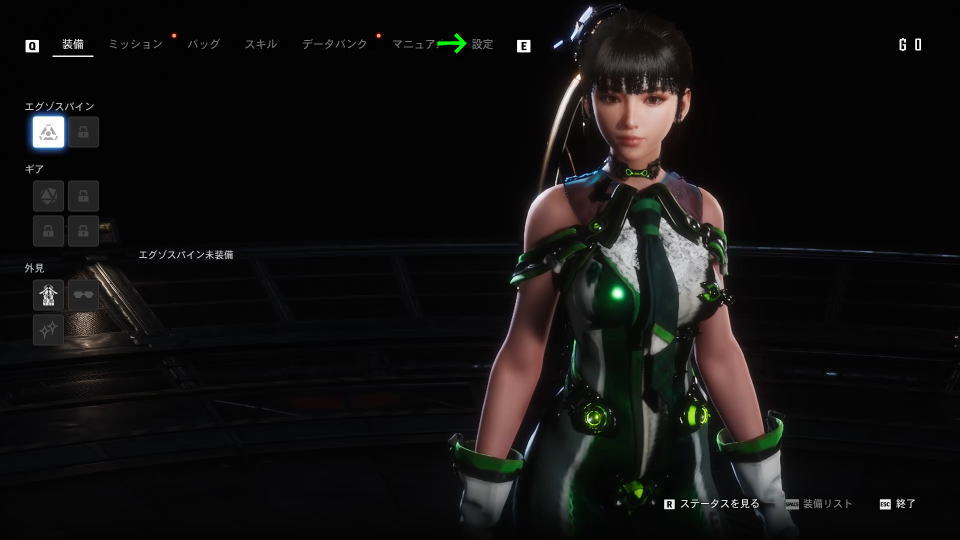Exit the menu via 終了
The image size is (960, 540).
[x=905, y=504]
